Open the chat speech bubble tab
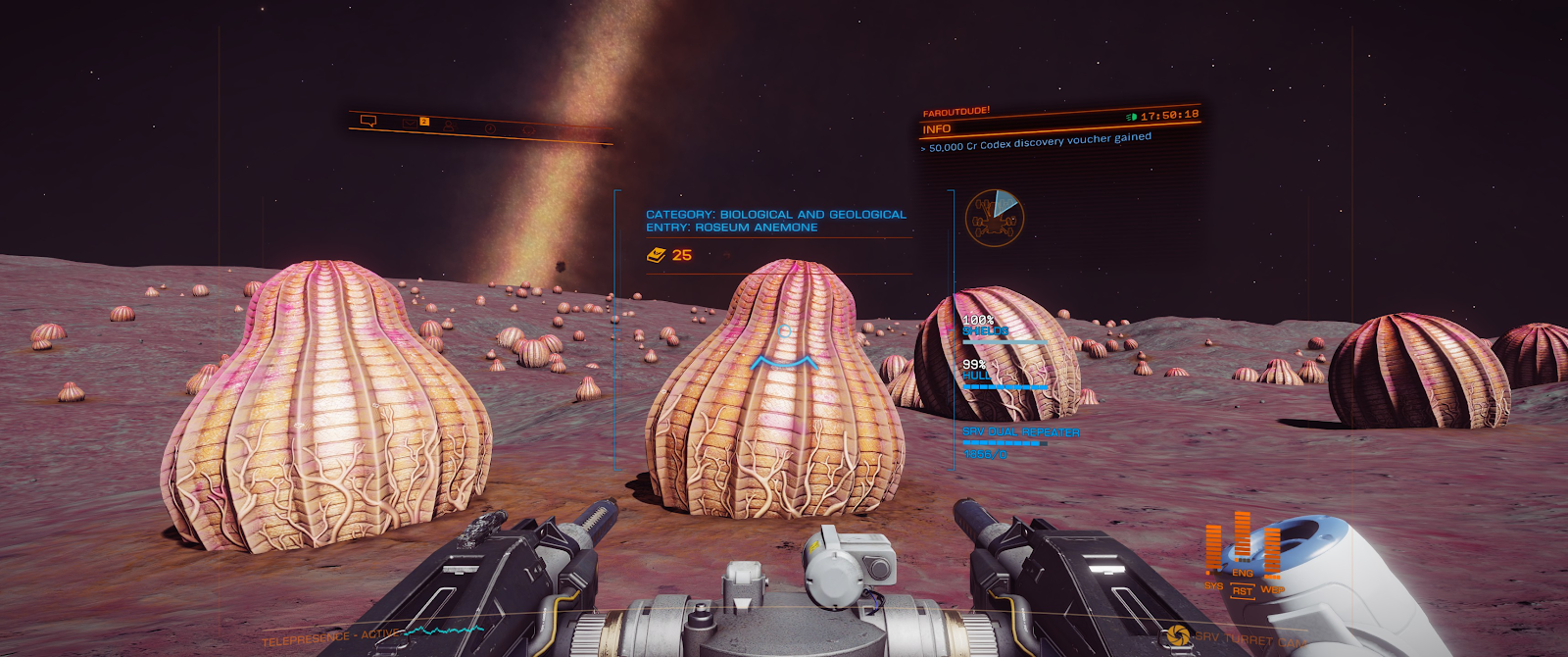This screenshot has height=657, width=1568. tap(368, 121)
